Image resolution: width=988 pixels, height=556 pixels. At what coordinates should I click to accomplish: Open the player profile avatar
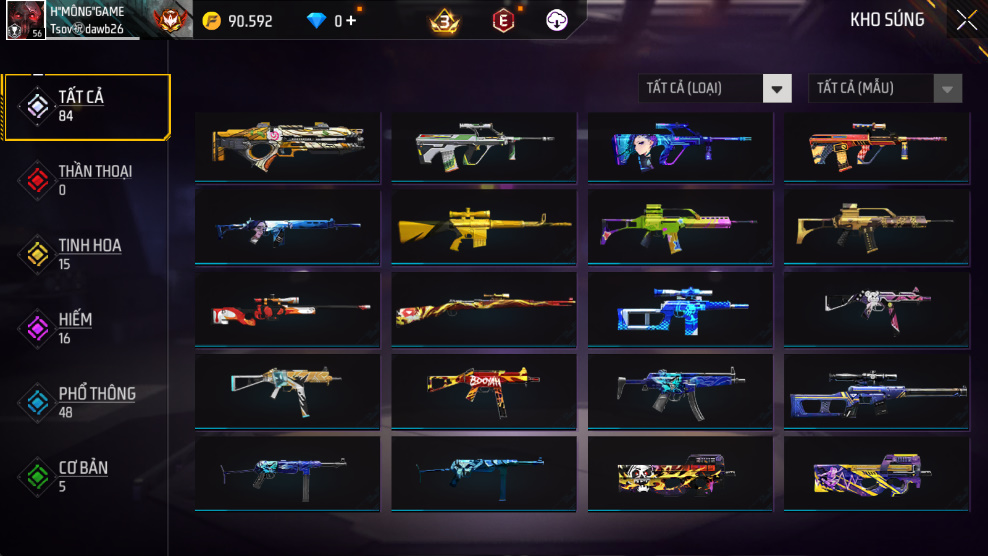(x=24, y=20)
